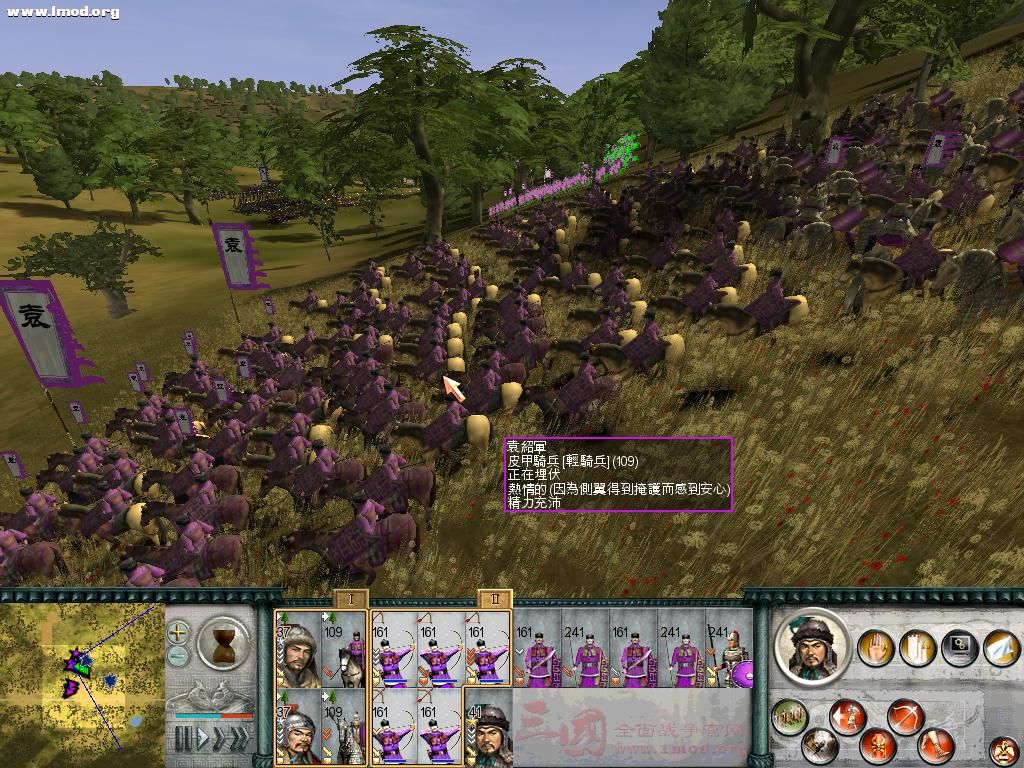The height and width of the screenshot is (768, 1024).
Task: Pause the battle
Action: tap(183, 739)
